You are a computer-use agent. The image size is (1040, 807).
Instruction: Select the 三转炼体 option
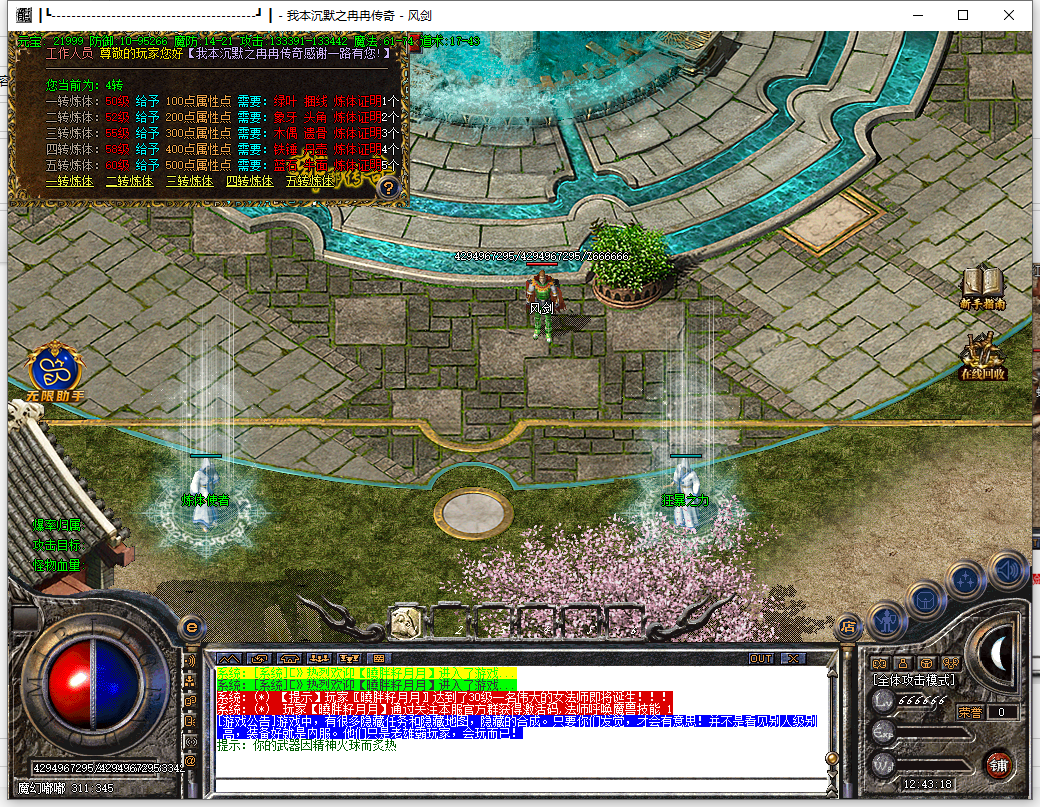pyautogui.click(x=189, y=182)
